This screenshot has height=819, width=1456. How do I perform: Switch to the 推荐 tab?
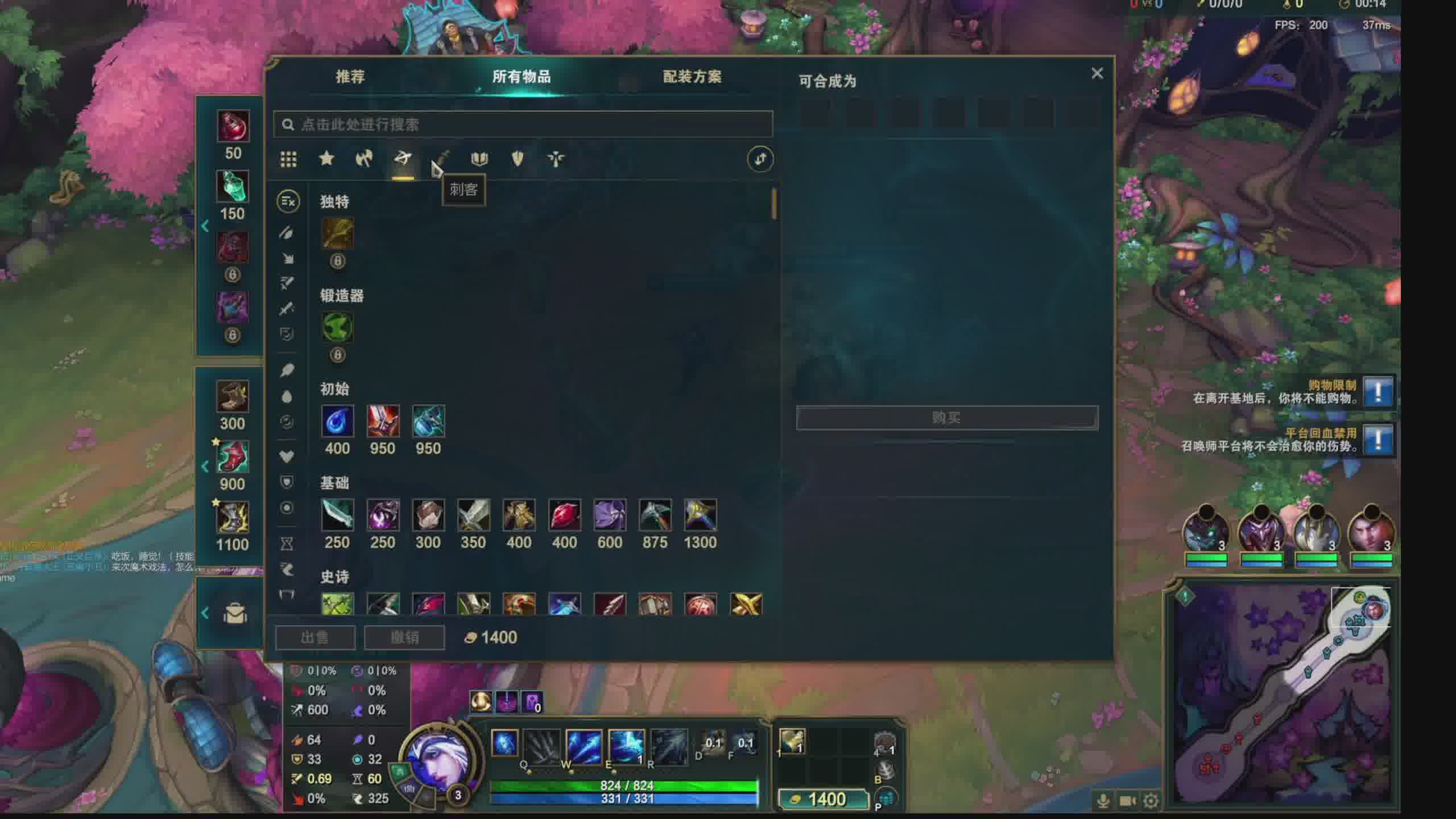pos(350,77)
